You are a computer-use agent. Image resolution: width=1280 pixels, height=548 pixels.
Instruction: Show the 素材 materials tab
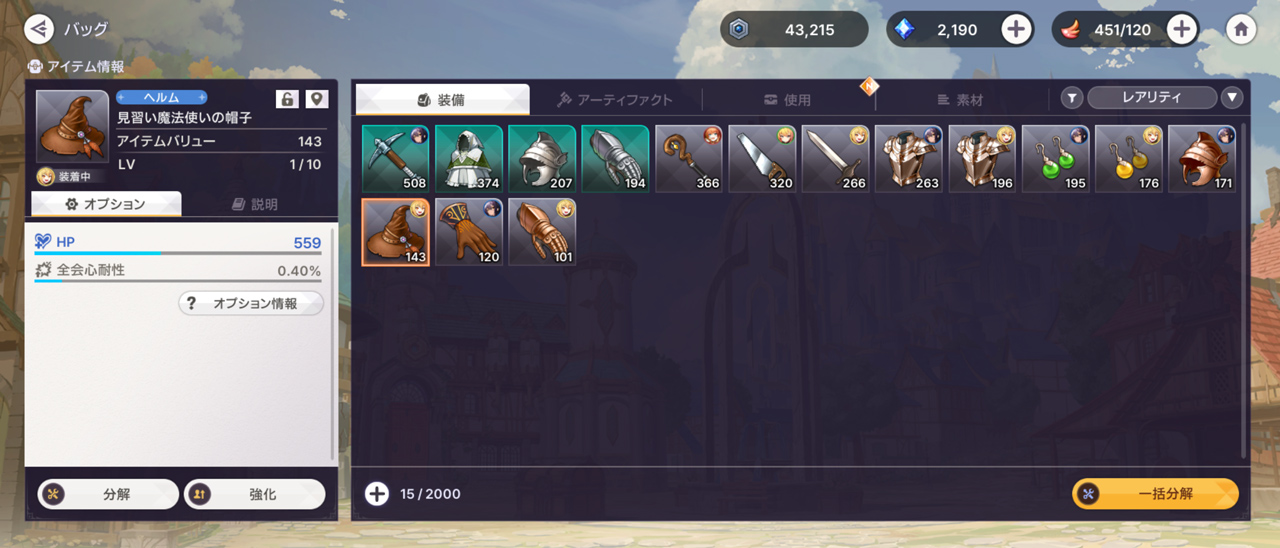[x=961, y=99]
